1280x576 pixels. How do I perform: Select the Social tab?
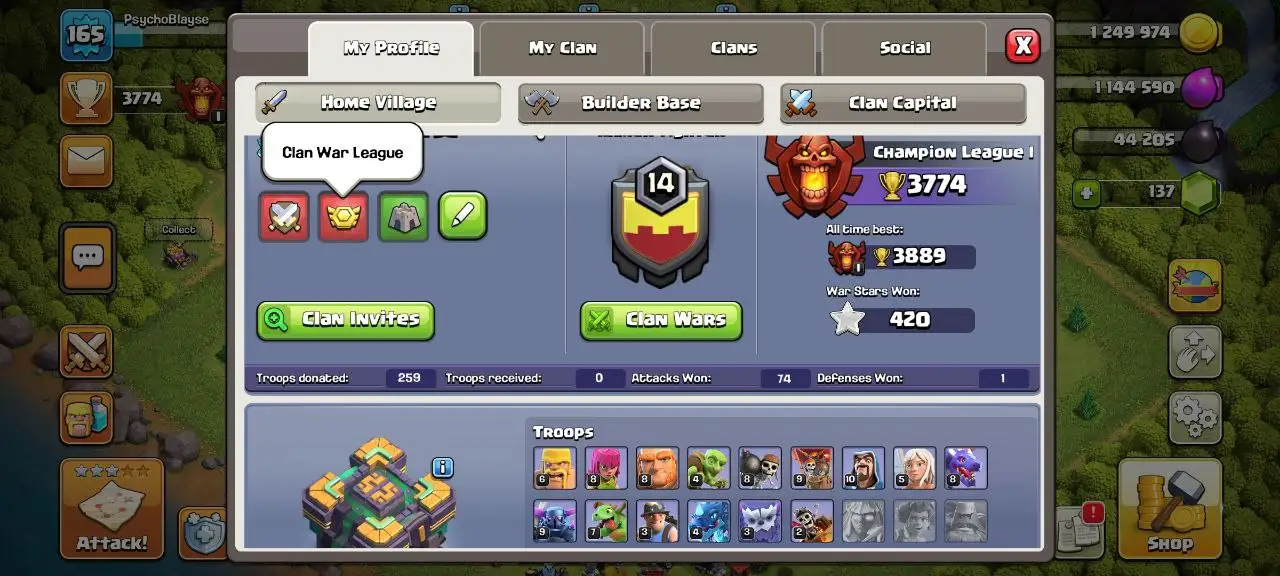[904, 48]
